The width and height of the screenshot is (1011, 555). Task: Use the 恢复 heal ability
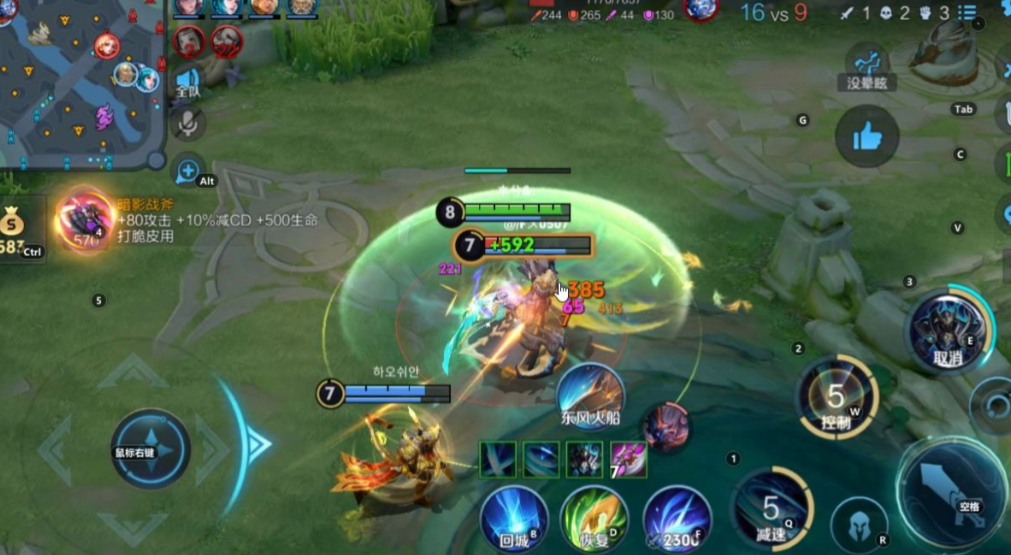tap(594, 516)
